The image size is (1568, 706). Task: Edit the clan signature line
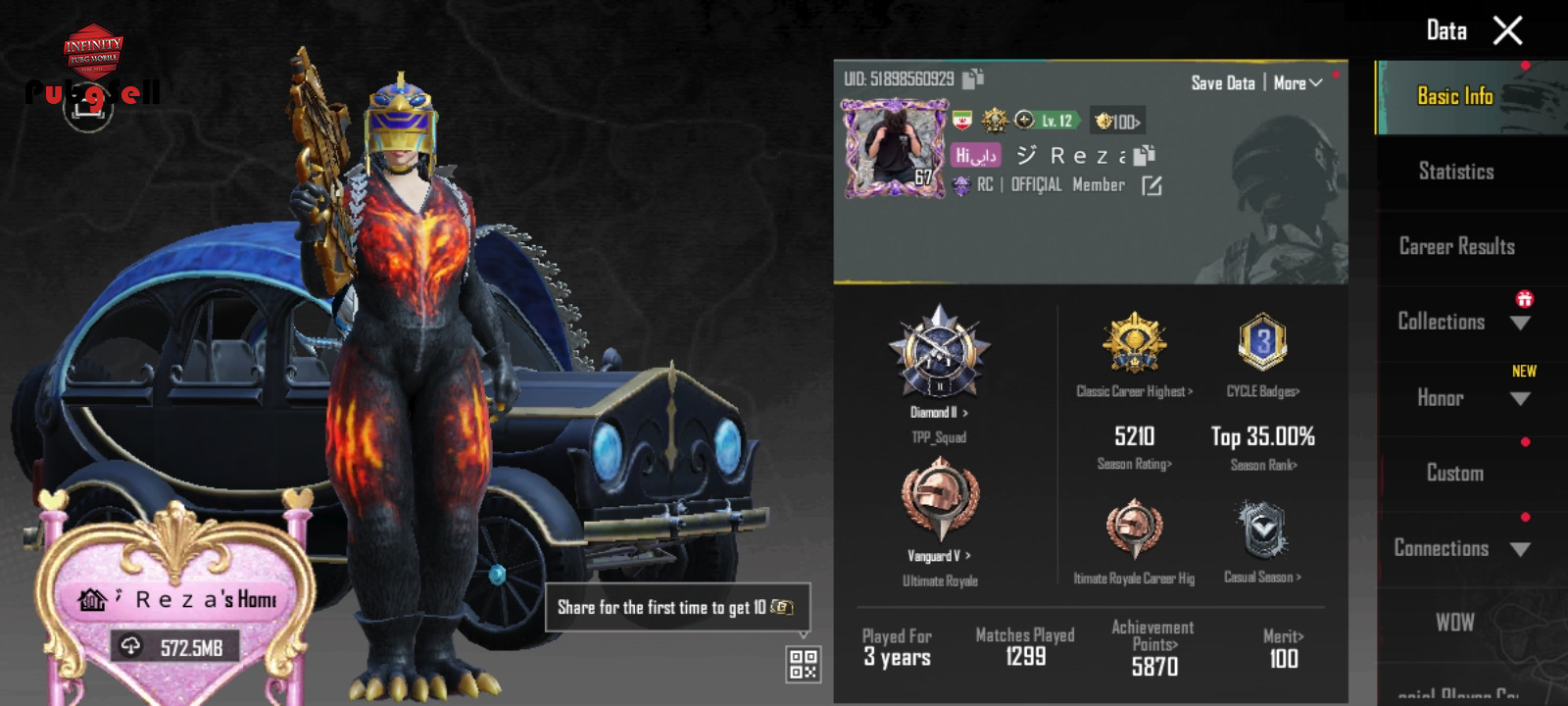pyautogui.click(x=1151, y=185)
